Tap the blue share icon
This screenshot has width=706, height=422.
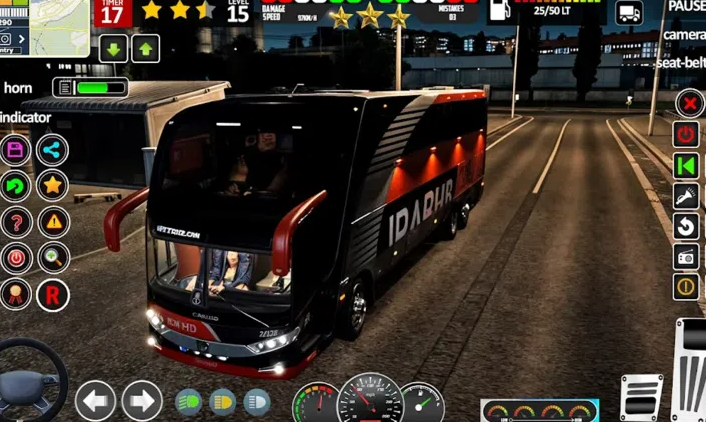52,150
